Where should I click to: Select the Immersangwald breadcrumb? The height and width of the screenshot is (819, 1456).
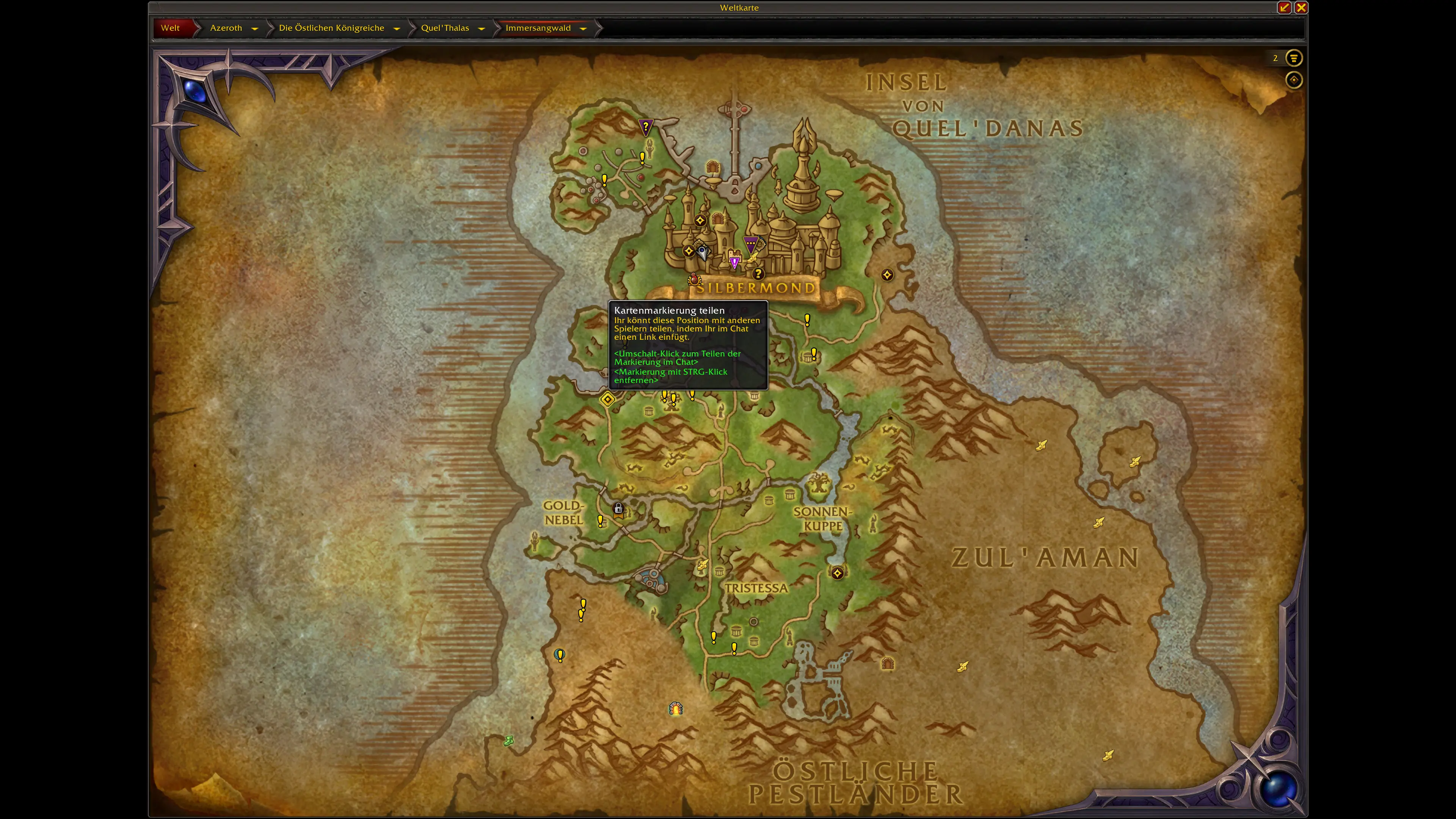tap(538, 28)
